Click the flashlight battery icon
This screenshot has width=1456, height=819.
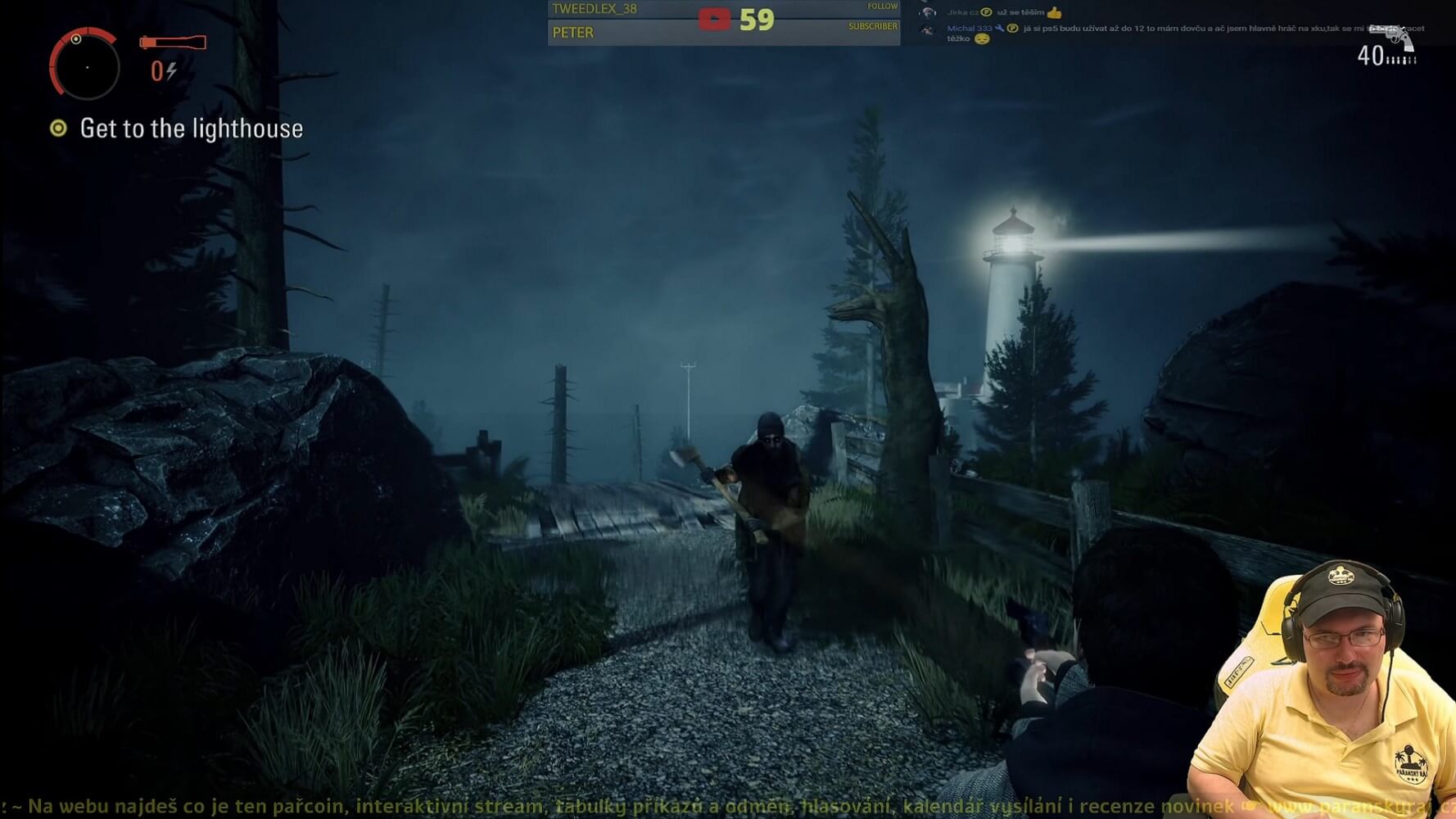[x=173, y=42]
